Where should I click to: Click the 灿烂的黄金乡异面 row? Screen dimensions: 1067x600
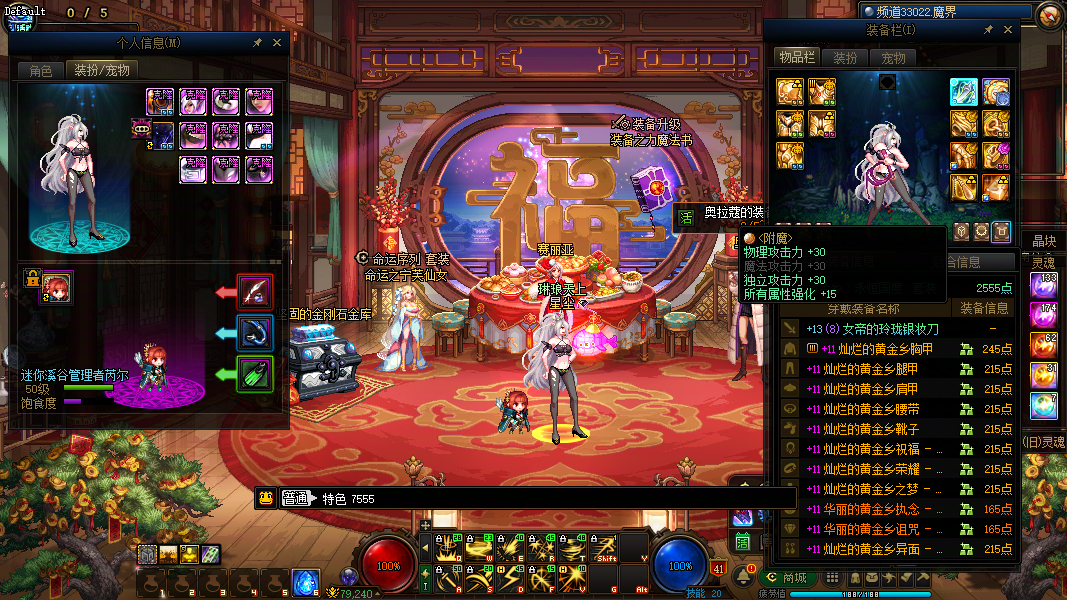(x=880, y=549)
